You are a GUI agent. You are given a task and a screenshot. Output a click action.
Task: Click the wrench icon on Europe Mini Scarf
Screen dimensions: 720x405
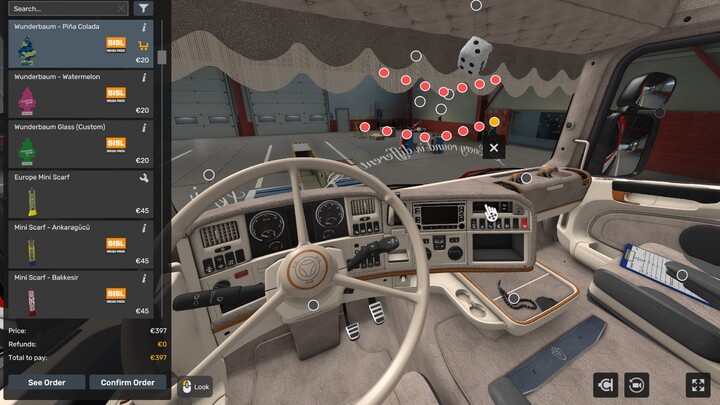coord(144,178)
